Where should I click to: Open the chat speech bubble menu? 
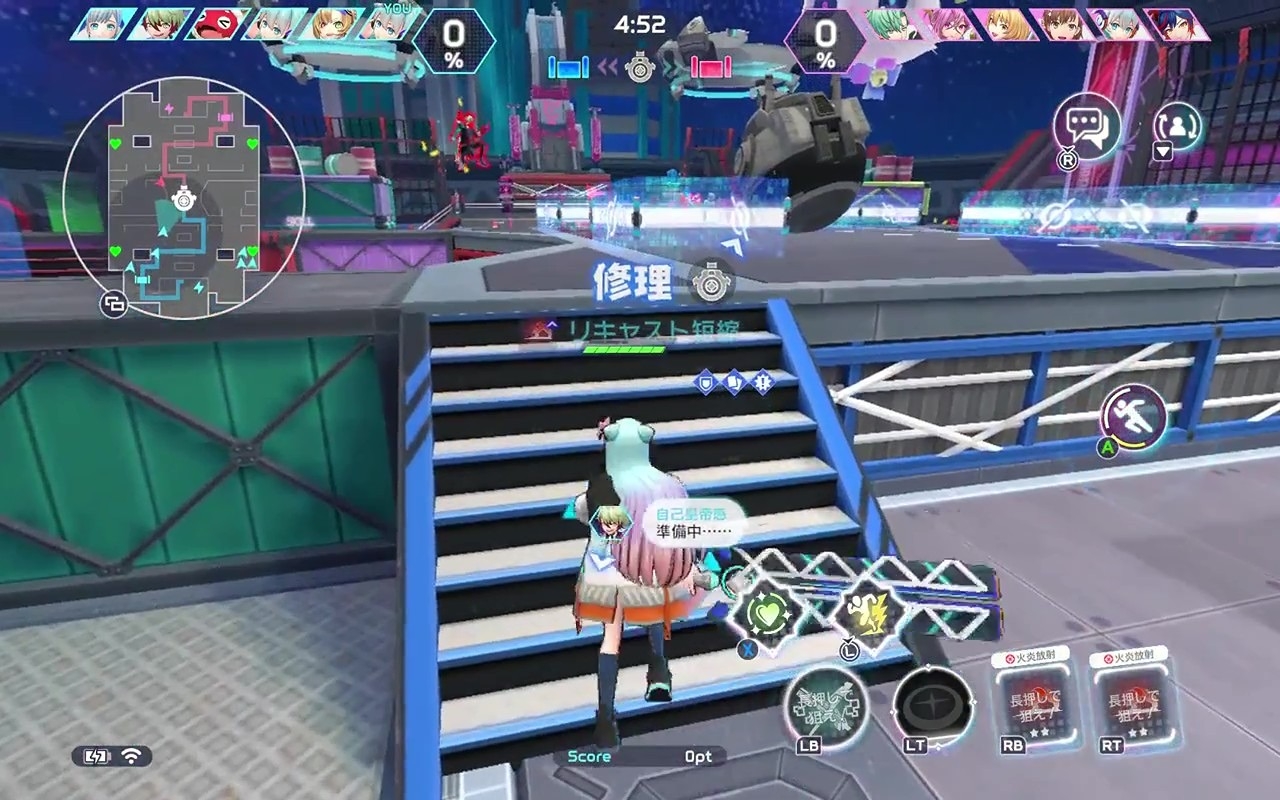pos(1086,127)
